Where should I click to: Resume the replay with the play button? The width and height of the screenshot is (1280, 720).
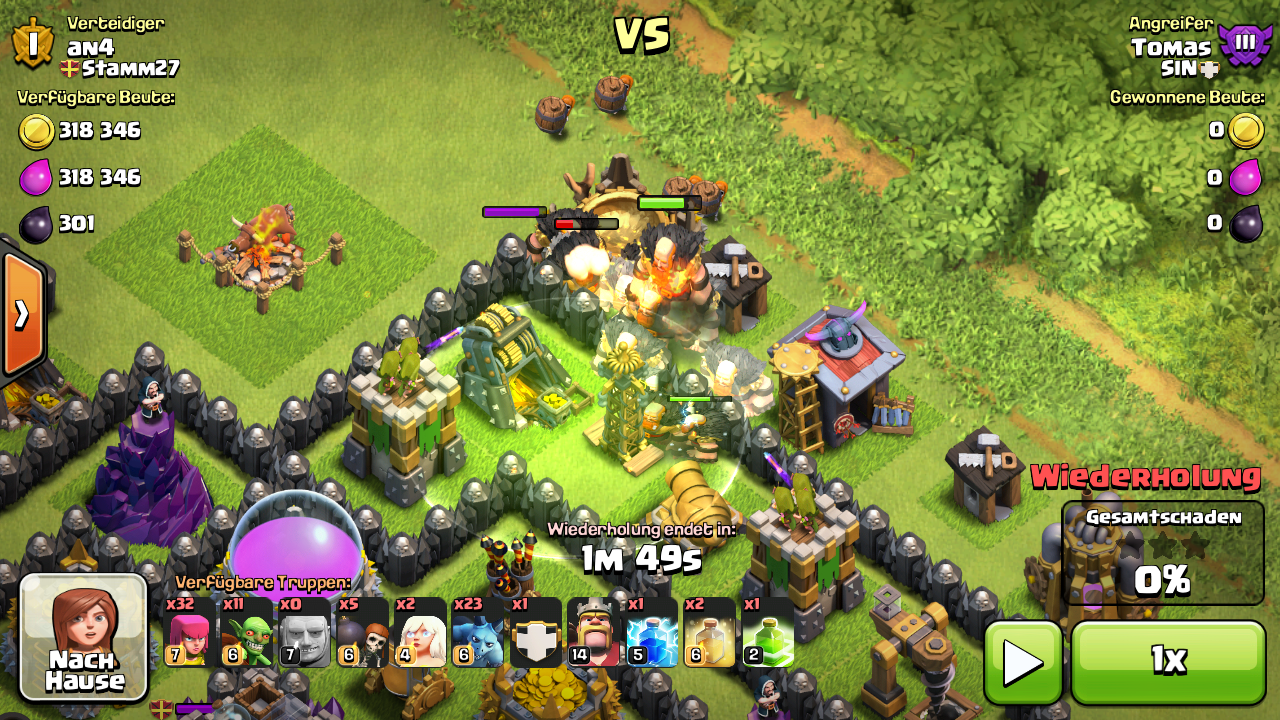tap(1022, 661)
